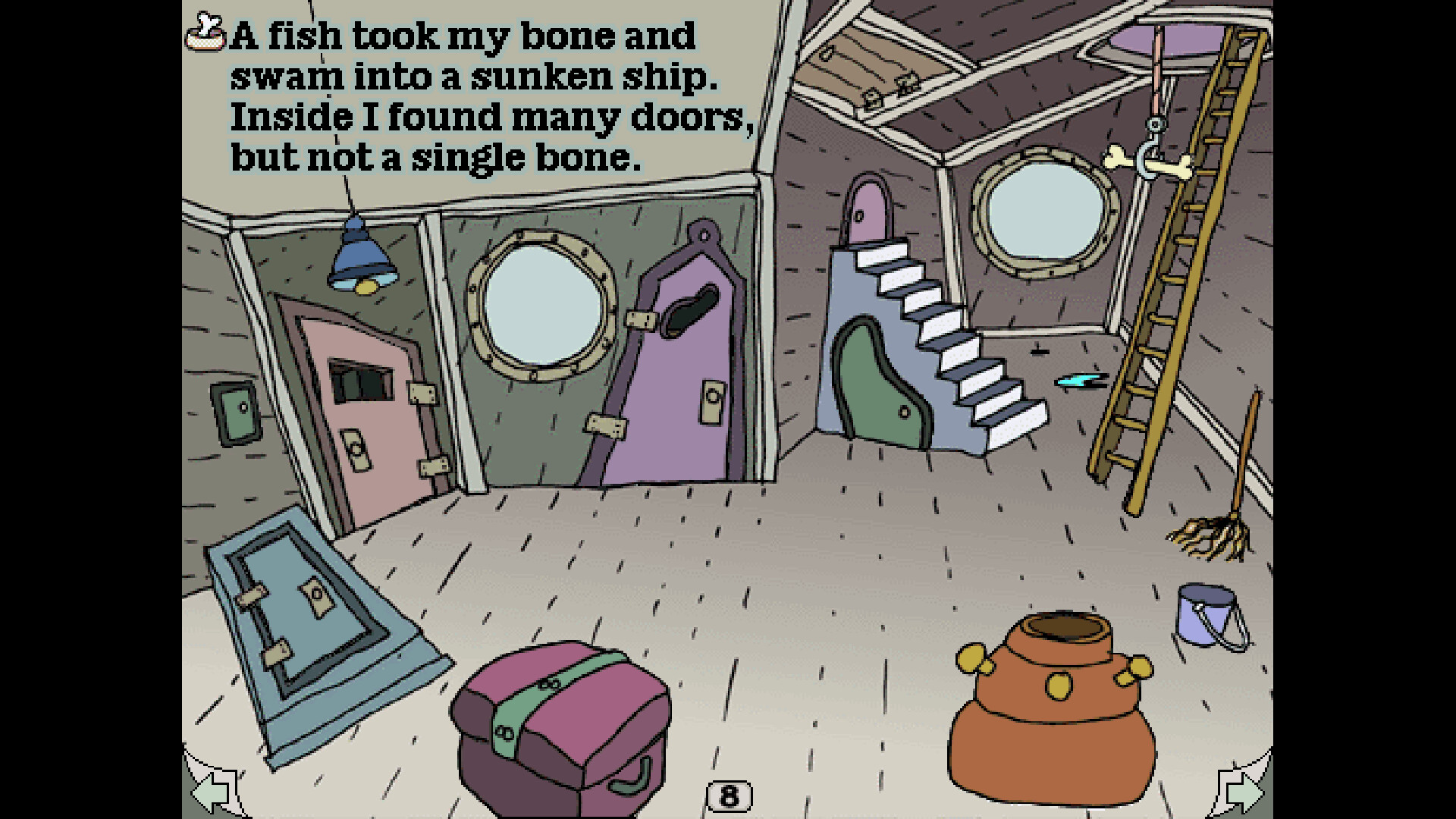This screenshot has height=819, width=1456.
Task: Click the bone-in-bowl narration icon
Action: [206, 34]
